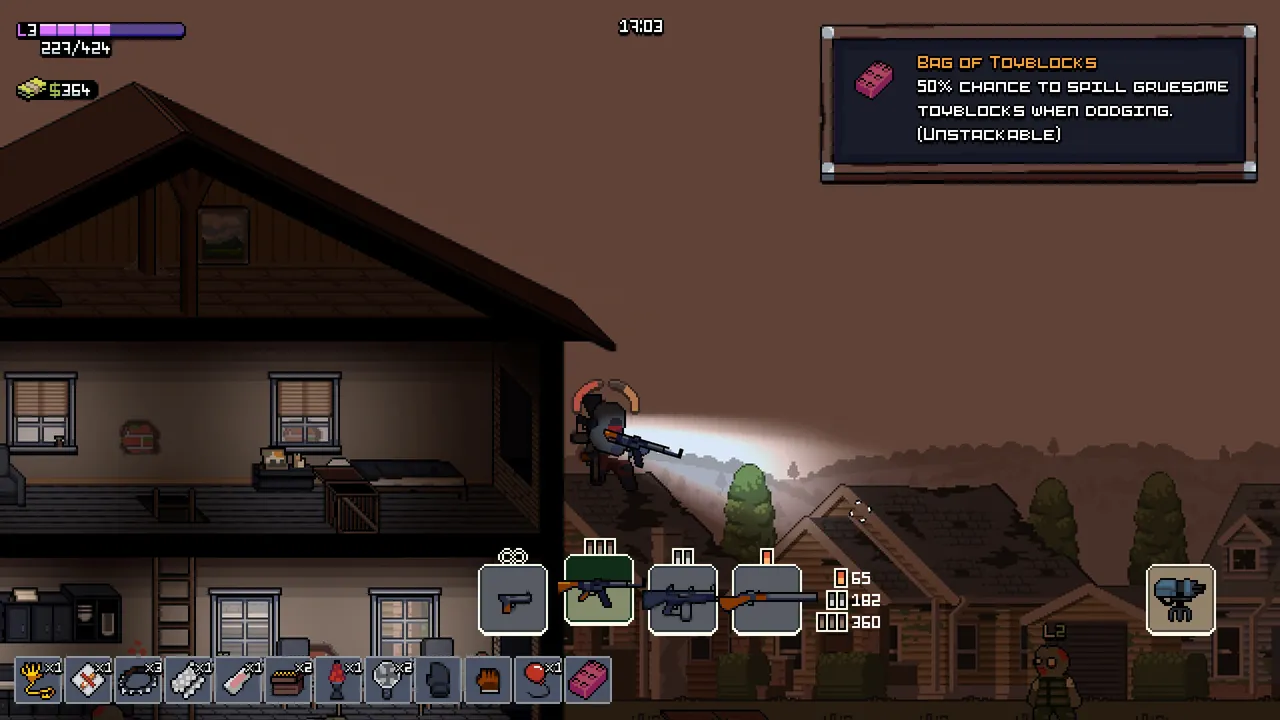The height and width of the screenshot is (720, 1280).
Task: Click the wooden chest x2 item
Action: coord(288,681)
